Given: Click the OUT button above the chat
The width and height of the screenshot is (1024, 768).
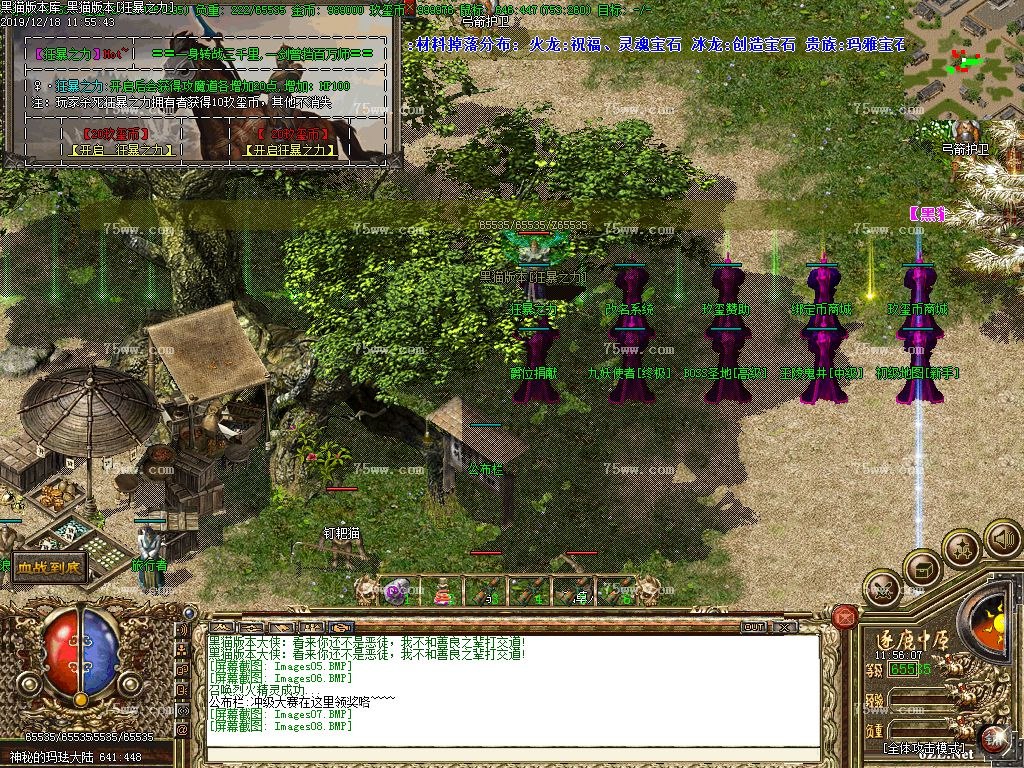Looking at the screenshot, I should [753, 627].
